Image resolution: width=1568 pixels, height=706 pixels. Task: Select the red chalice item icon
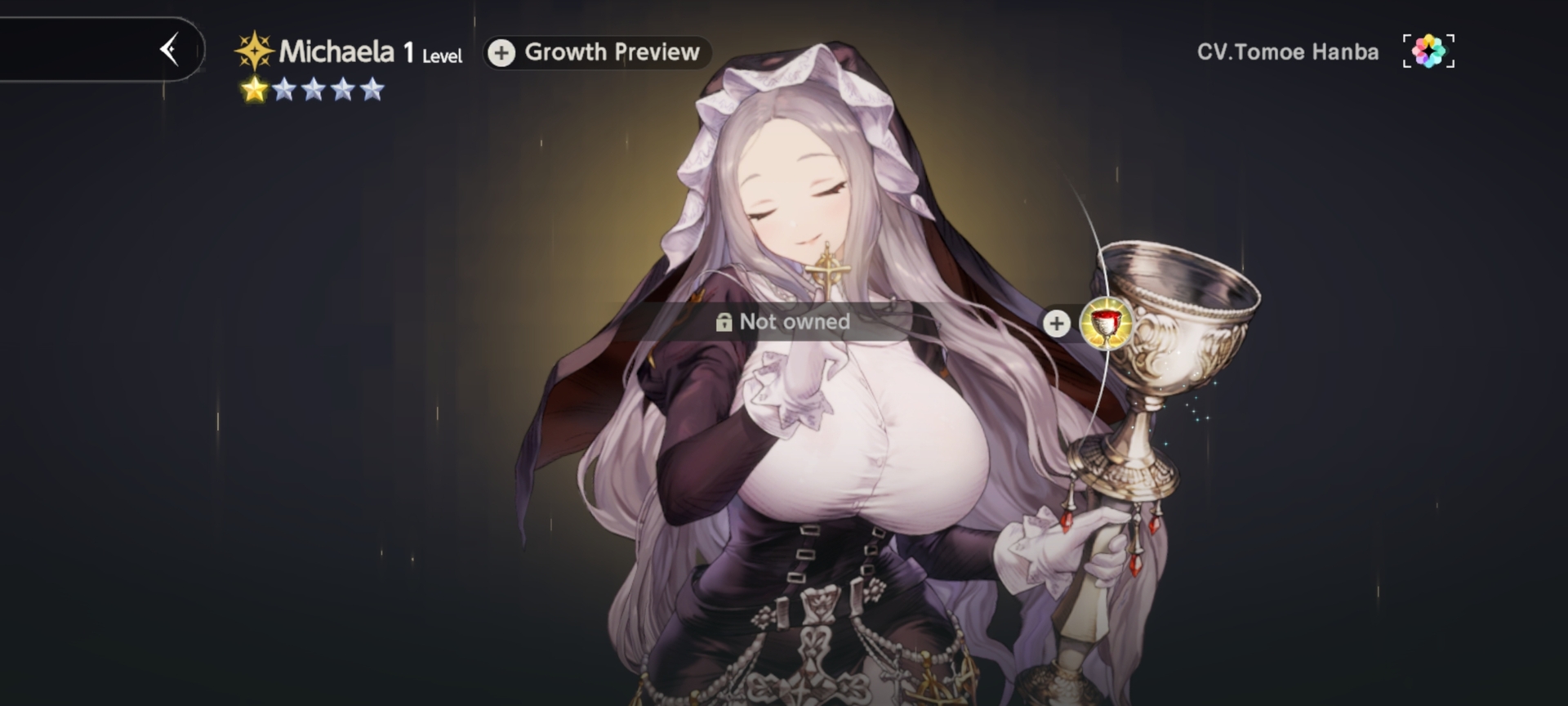(1107, 323)
